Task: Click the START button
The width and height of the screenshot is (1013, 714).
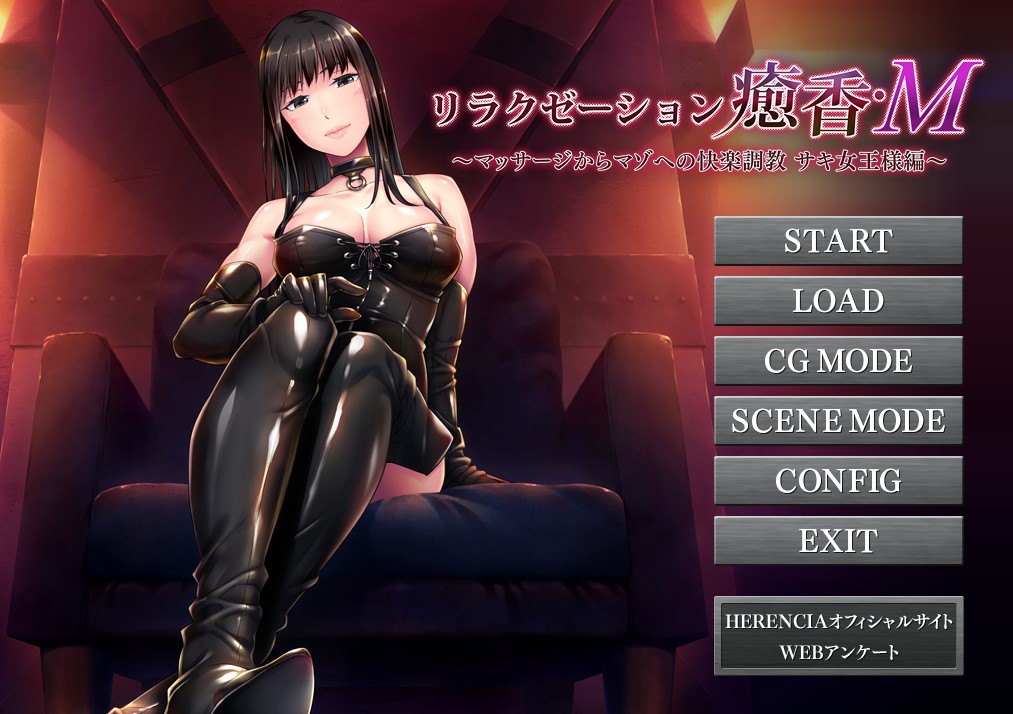Action: click(838, 241)
